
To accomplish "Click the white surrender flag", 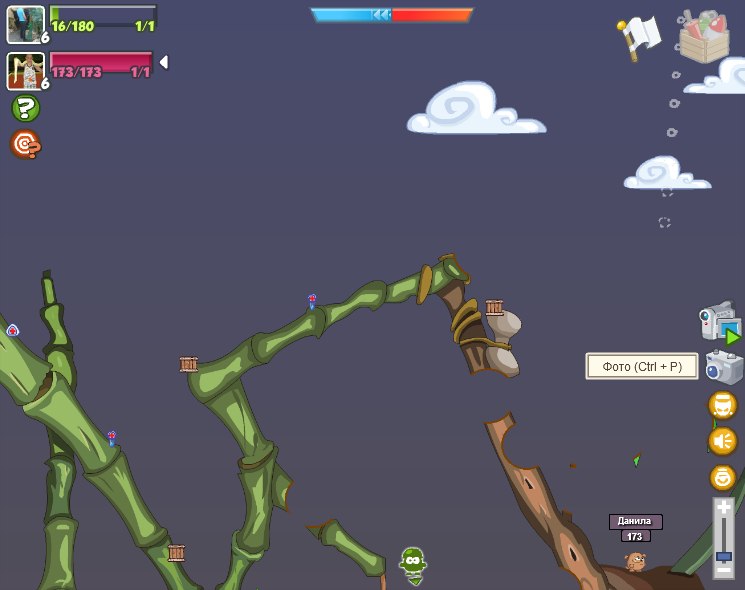I will pos(641,33).
